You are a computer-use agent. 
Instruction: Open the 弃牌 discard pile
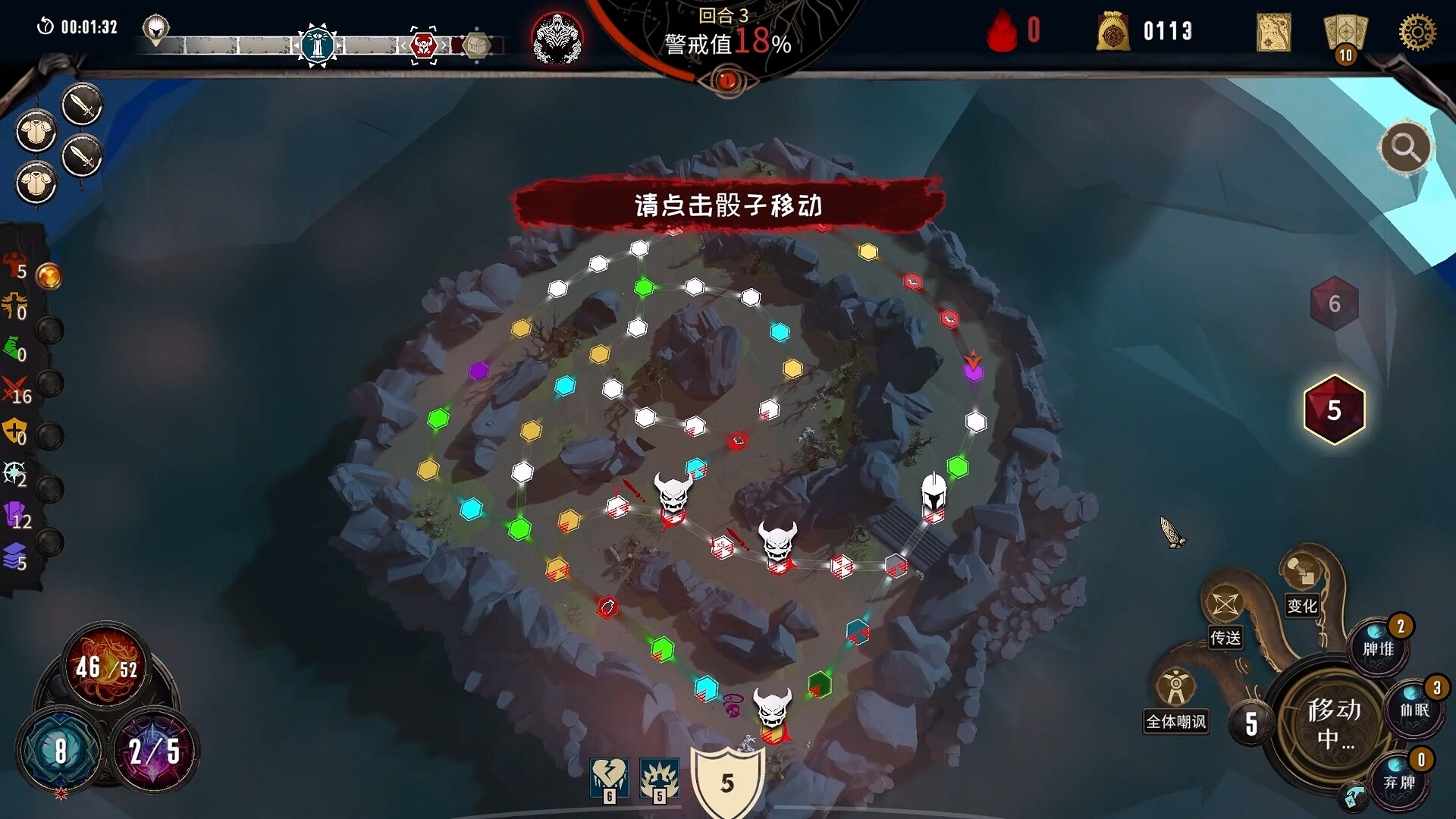(1399, 780)
